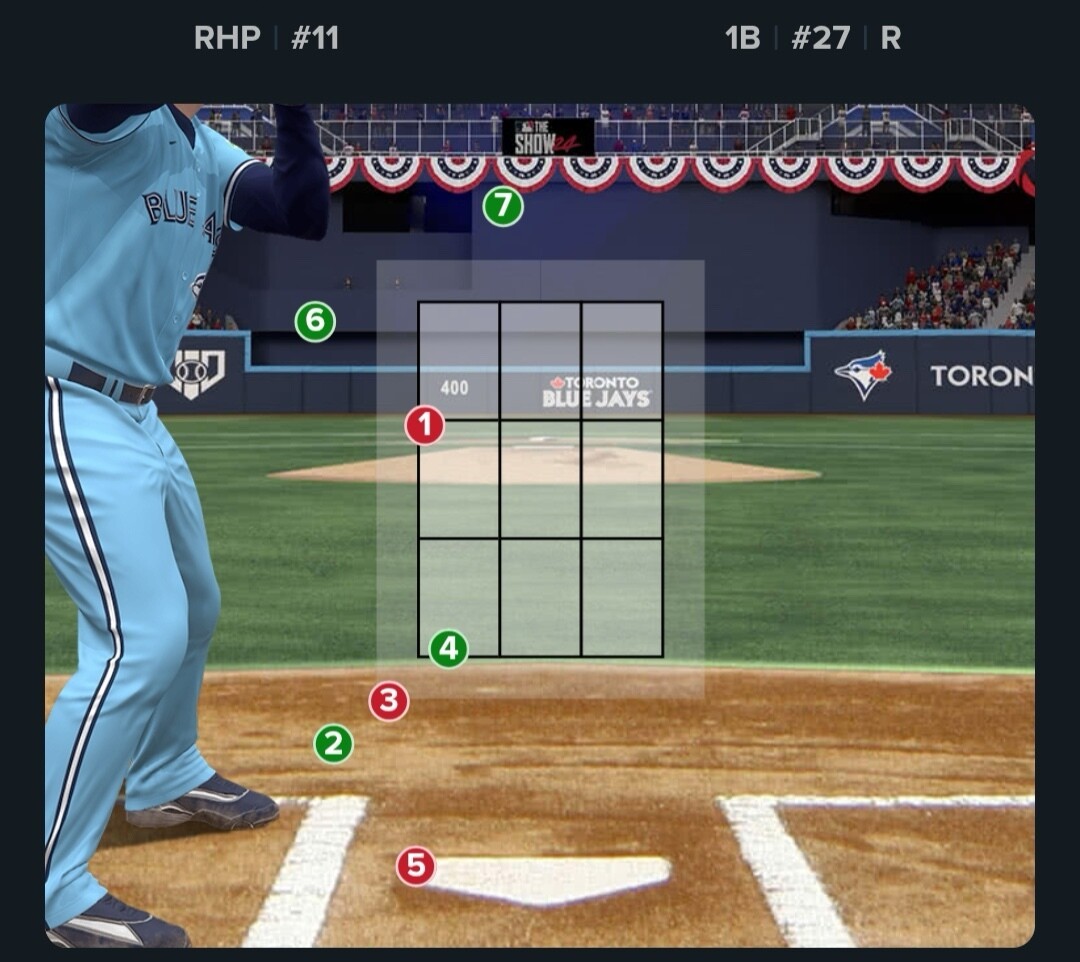Choose the red pitch 3 marker
The width and height of the screenshot is (1080, 962).
(389, 702)
